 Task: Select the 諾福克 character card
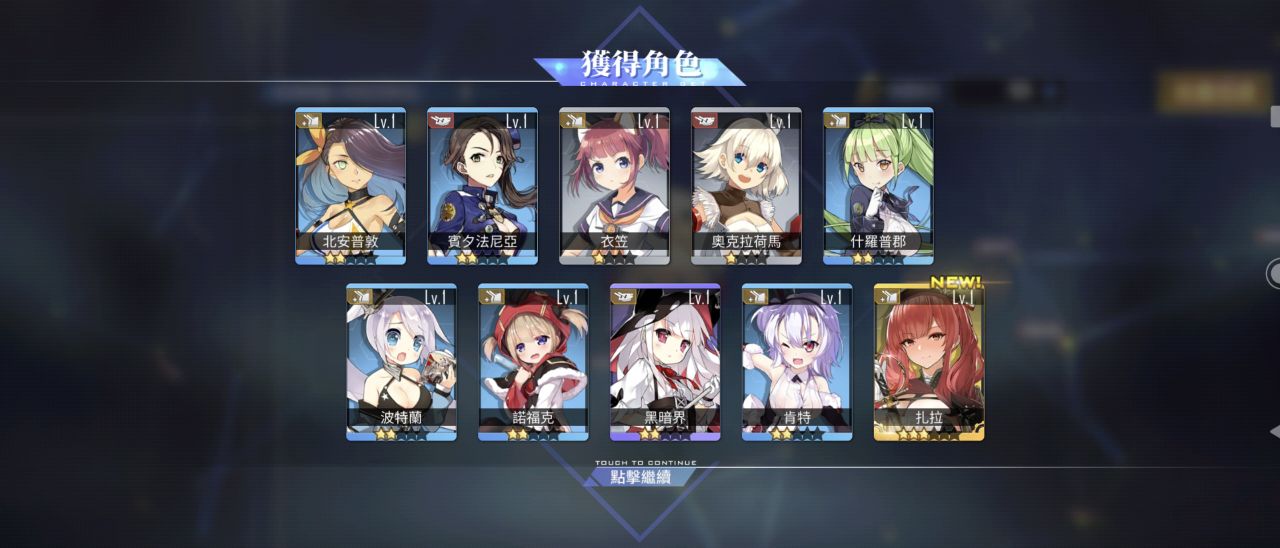coord(533,362)
